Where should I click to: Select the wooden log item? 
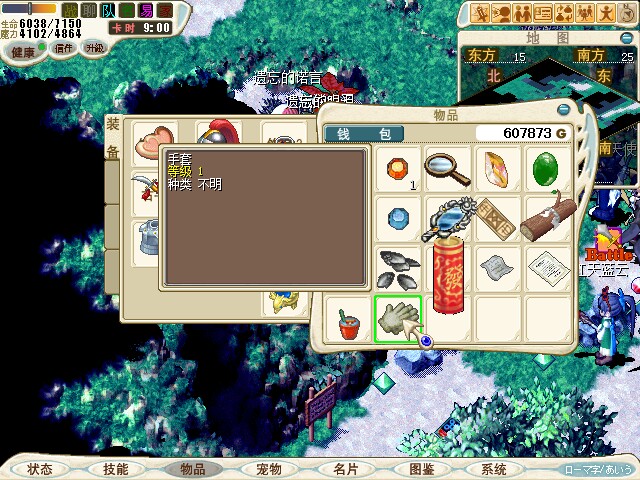pyautogui.click(x=545, y=218)
